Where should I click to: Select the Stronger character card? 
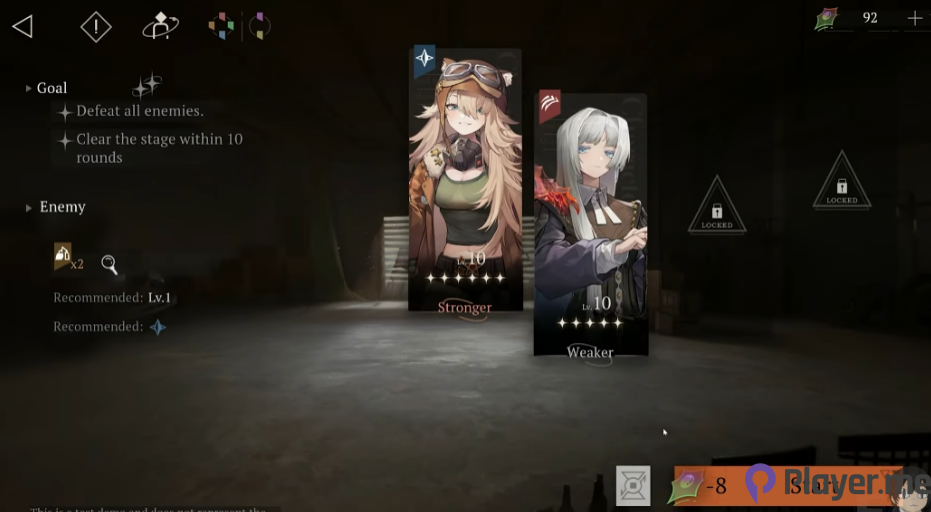point(465,180)
